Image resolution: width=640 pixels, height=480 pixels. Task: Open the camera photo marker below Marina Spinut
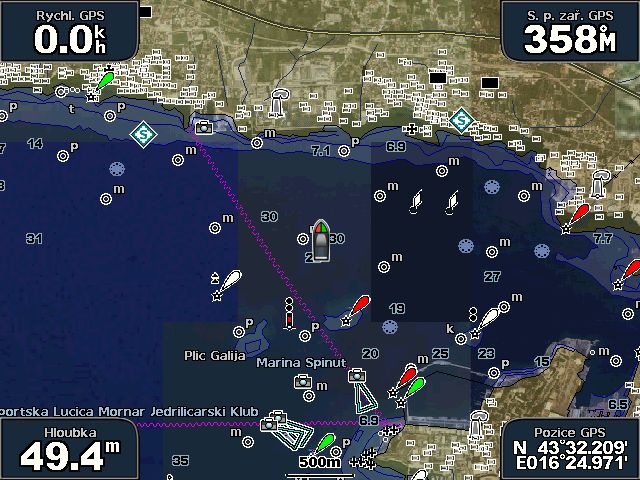pyautogui.click(x=302, y=381)
